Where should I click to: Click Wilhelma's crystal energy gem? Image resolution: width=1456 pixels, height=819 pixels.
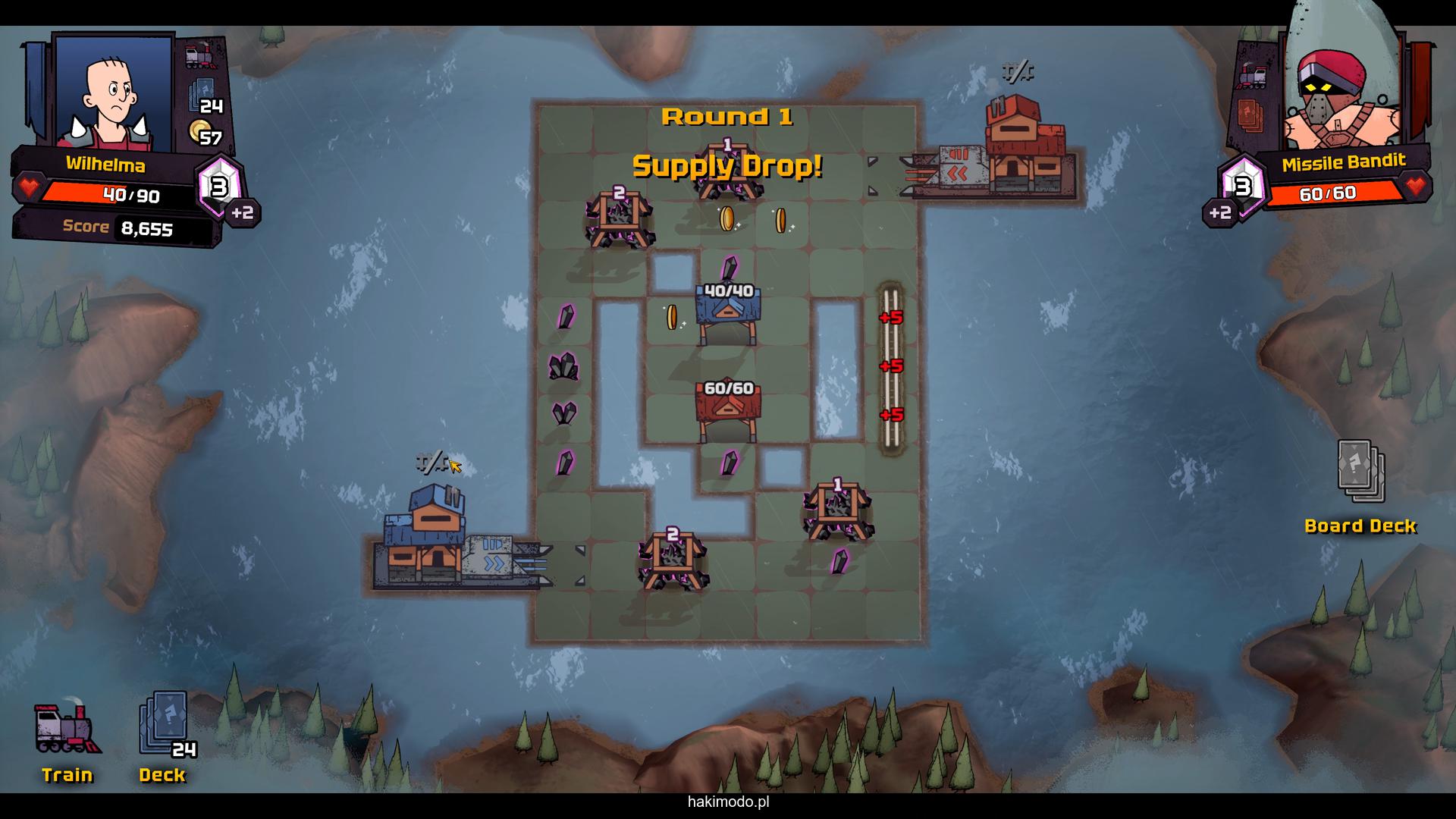219,187
